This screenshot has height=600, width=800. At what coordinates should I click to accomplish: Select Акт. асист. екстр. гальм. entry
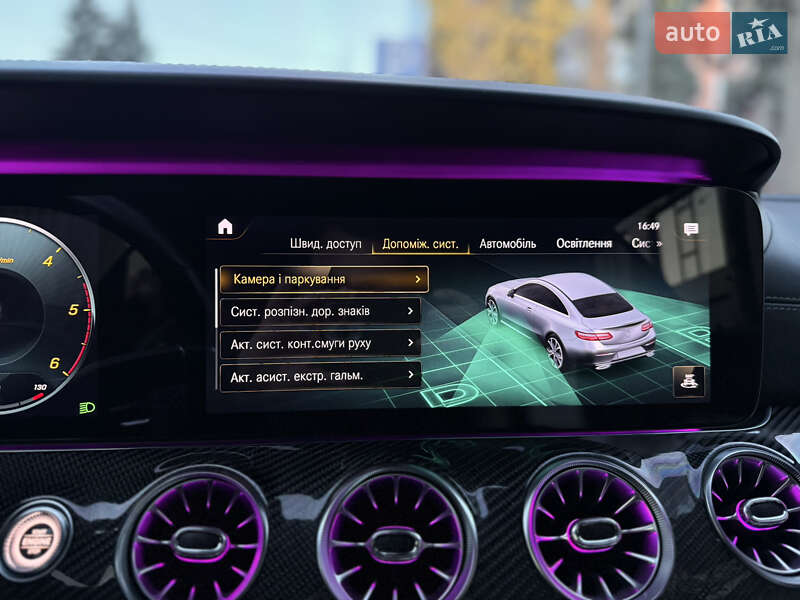click(320, 376)
